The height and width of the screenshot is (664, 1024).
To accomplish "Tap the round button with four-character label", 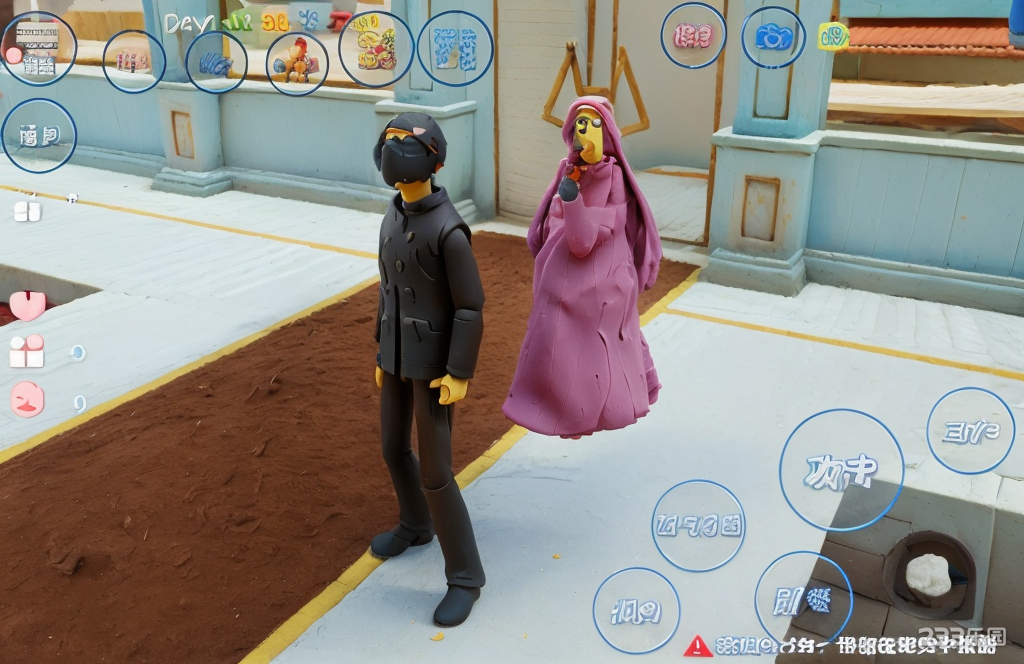I will (698, 526).
